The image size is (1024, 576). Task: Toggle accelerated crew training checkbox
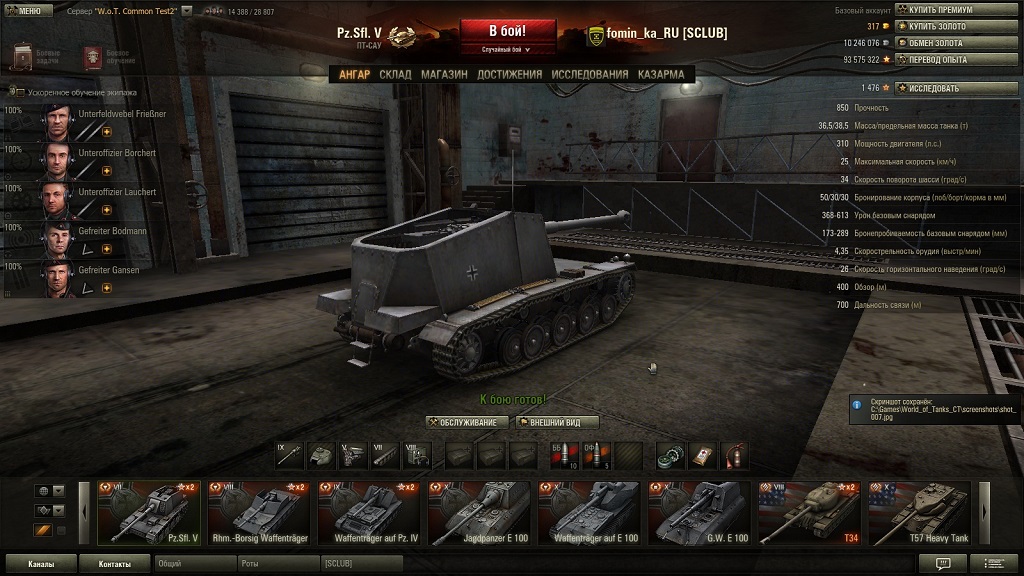[x=21, y=91]
